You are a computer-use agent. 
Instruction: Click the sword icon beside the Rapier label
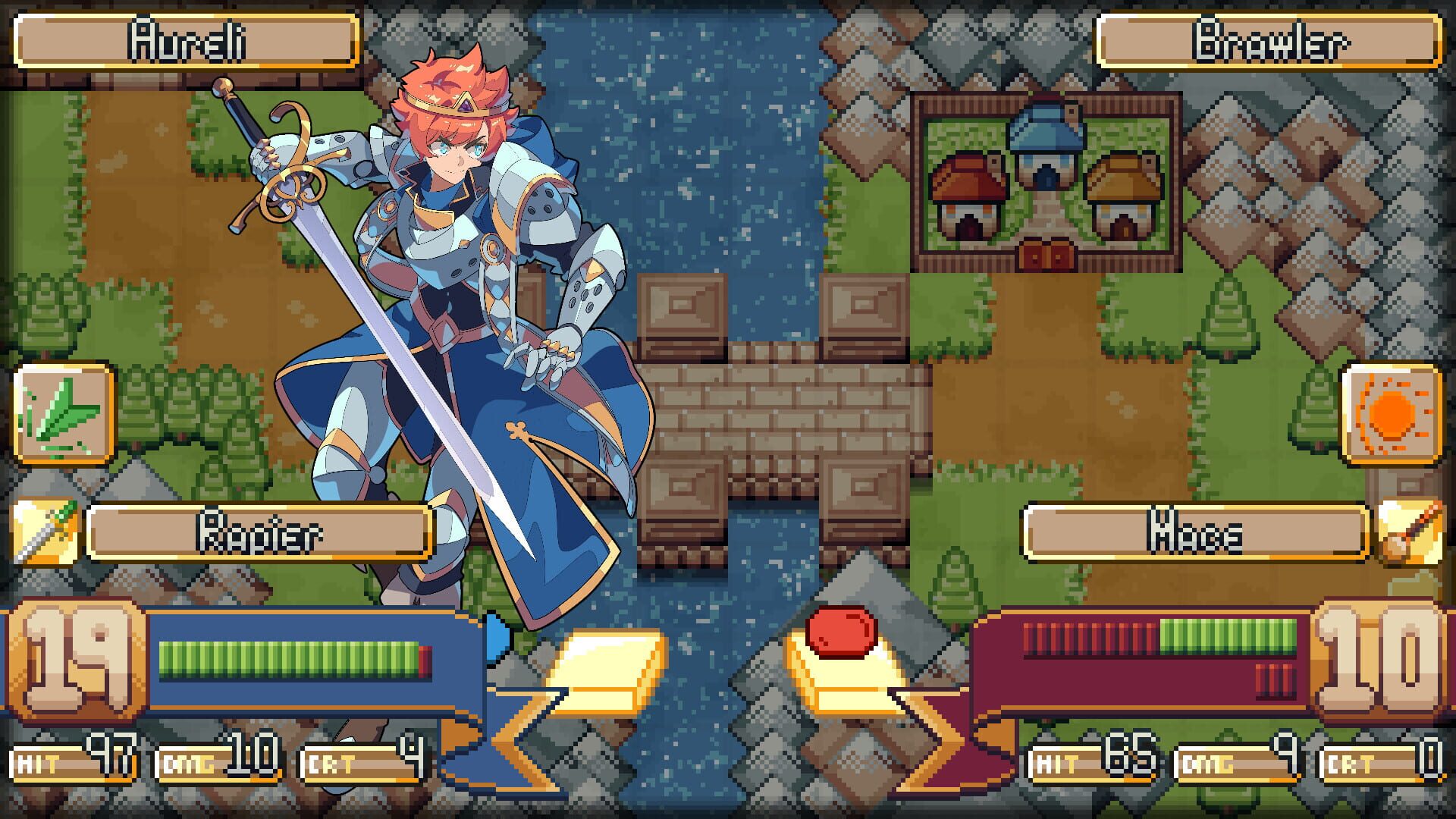coord(44,531)
